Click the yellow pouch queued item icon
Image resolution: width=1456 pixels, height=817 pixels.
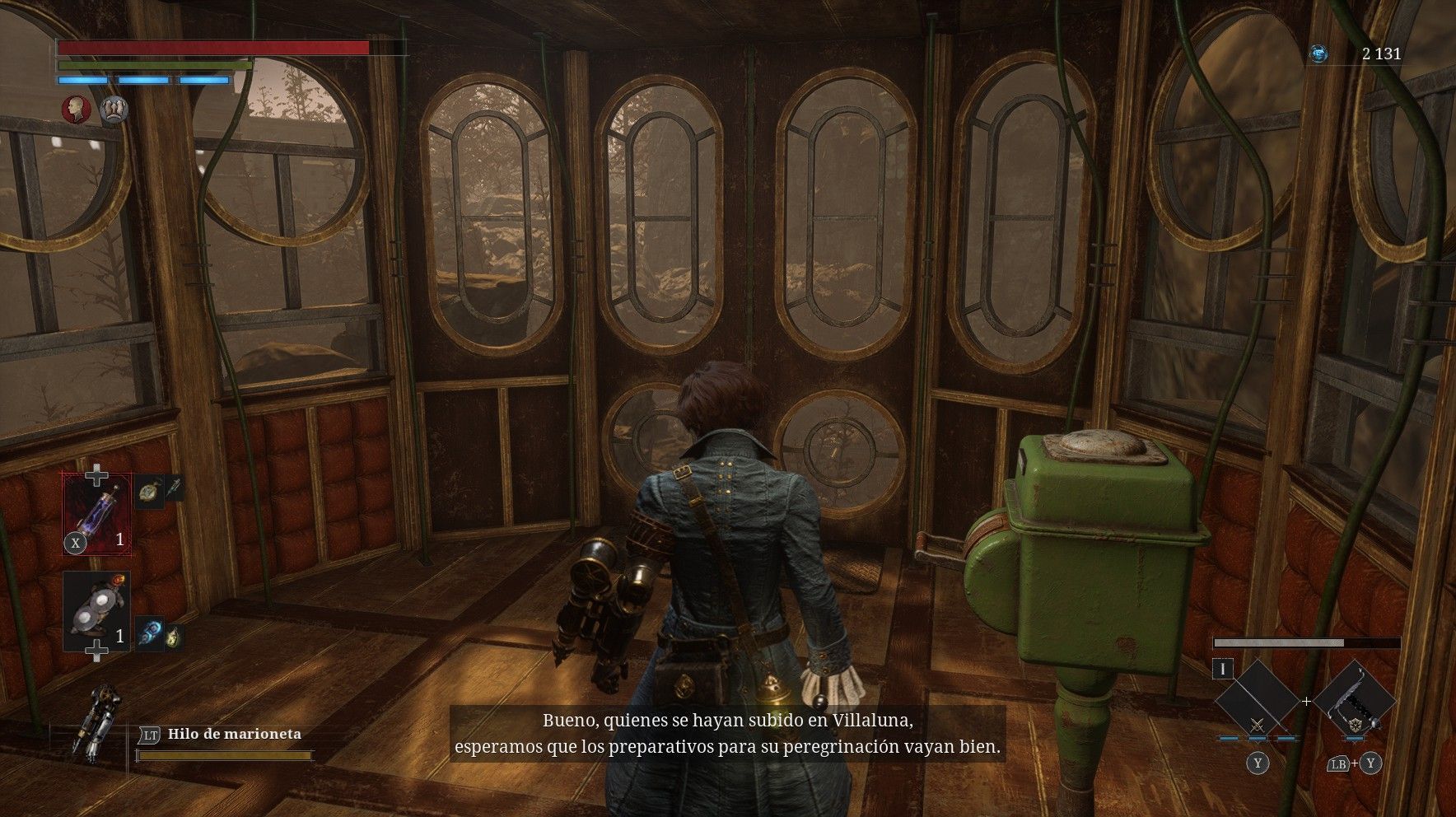[173, 637]
